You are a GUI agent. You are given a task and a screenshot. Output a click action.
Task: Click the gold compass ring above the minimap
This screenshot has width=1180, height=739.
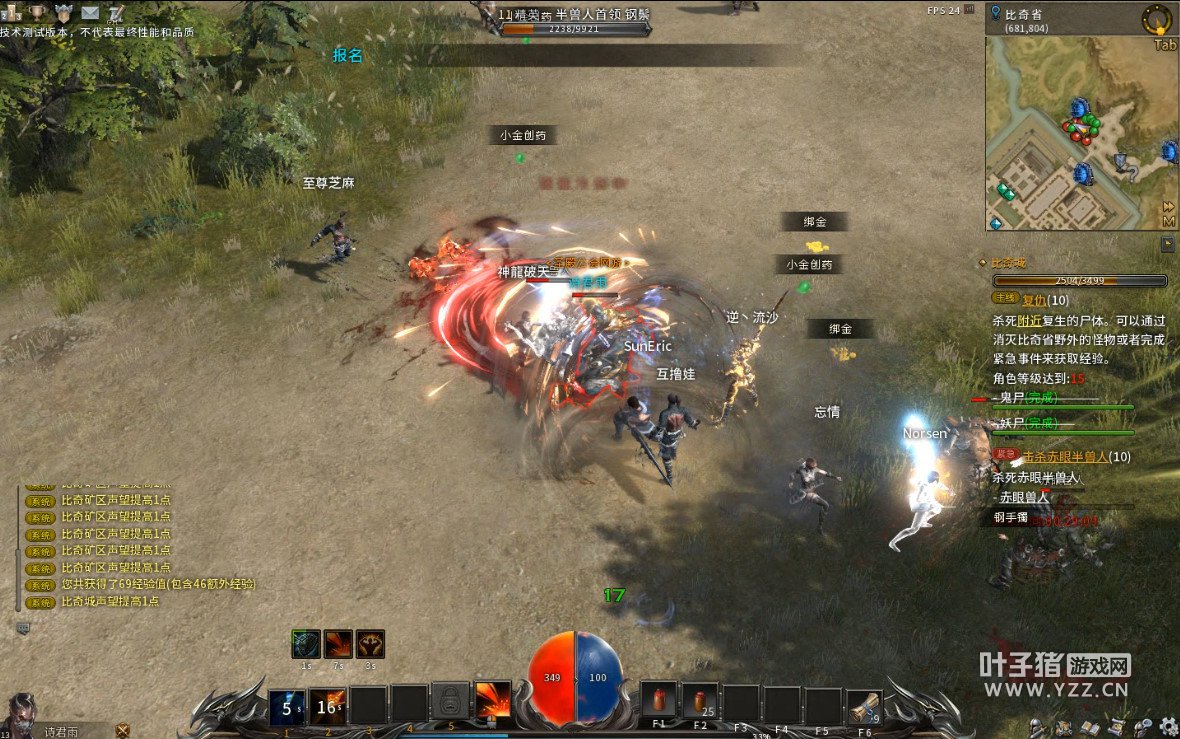(x=1159, y=18)
